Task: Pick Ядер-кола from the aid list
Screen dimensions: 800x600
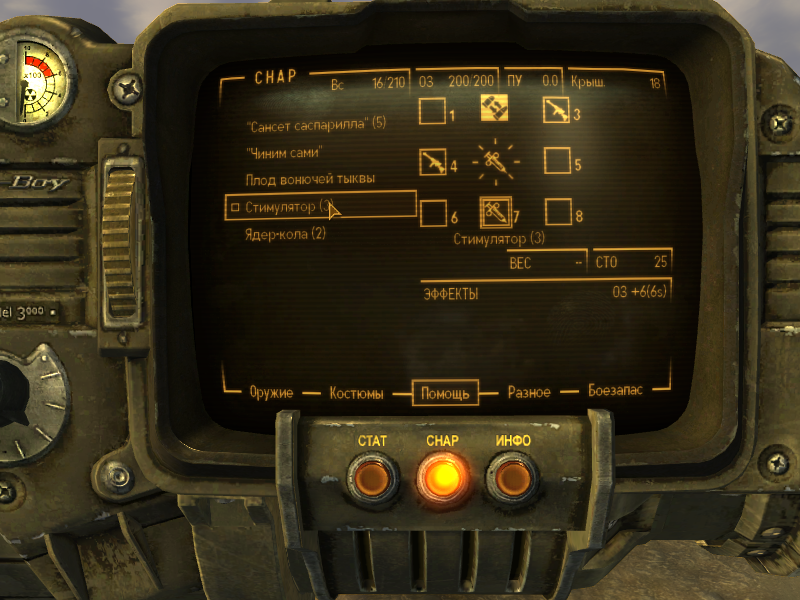Action: 286,234
